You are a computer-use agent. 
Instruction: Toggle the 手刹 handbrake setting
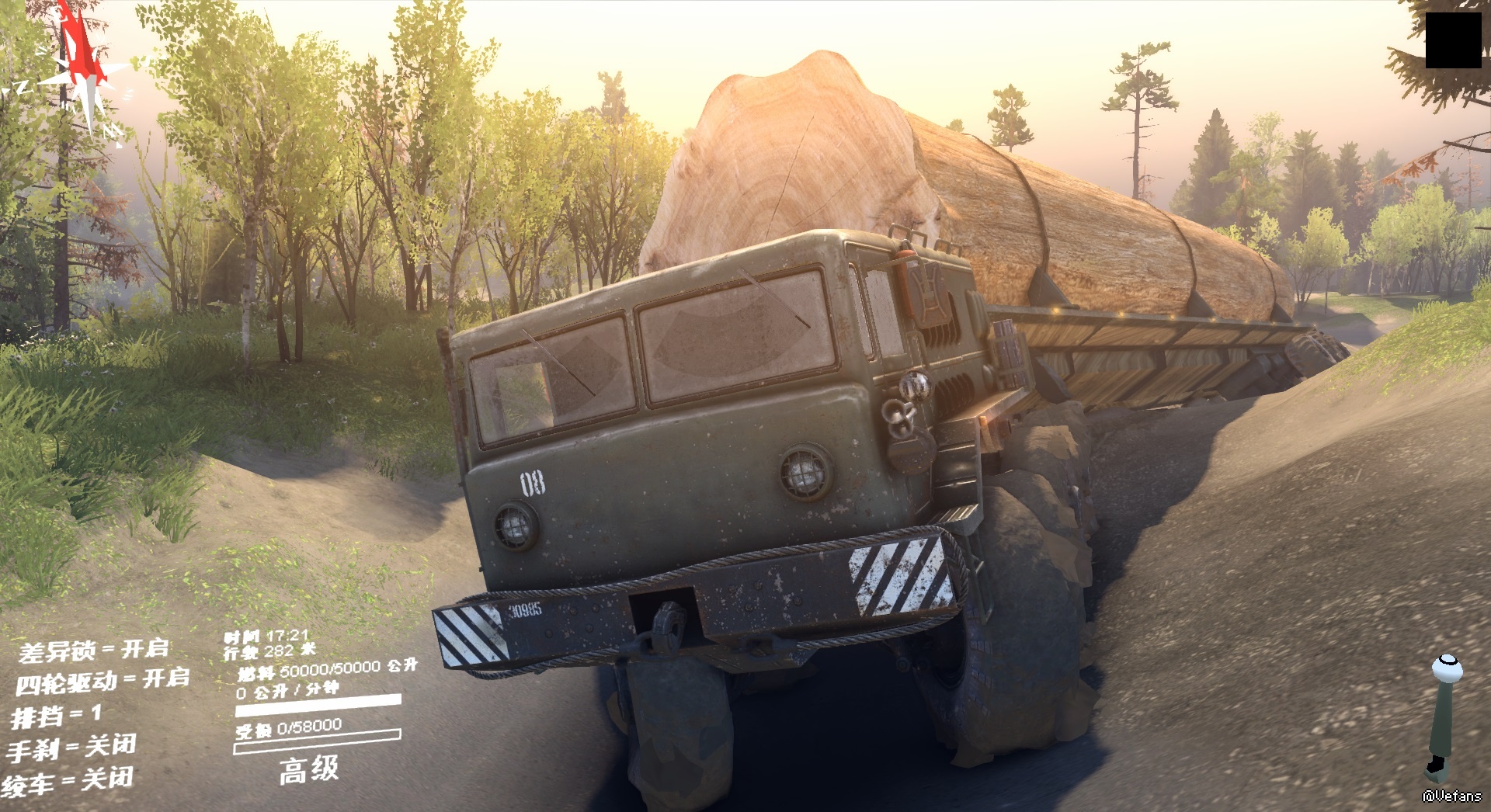tap(71, 748)
